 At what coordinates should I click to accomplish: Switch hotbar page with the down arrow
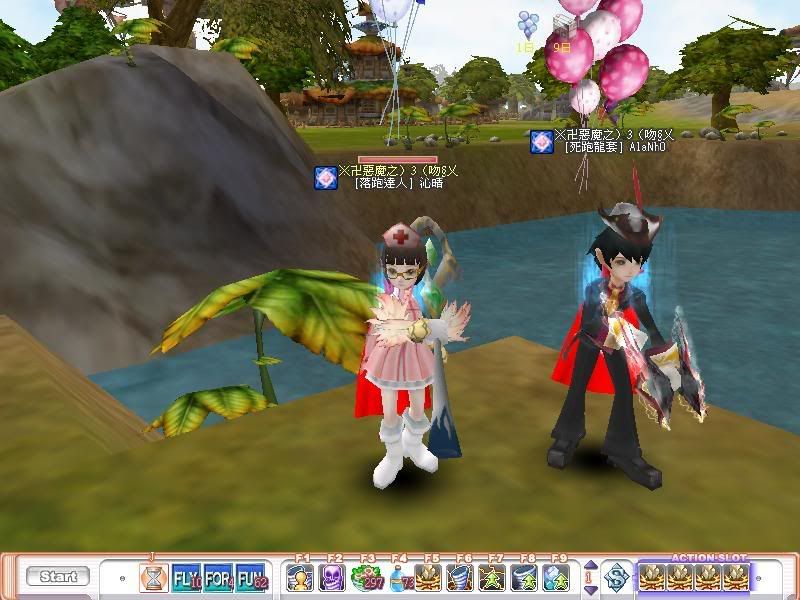(x=589, y=587)
